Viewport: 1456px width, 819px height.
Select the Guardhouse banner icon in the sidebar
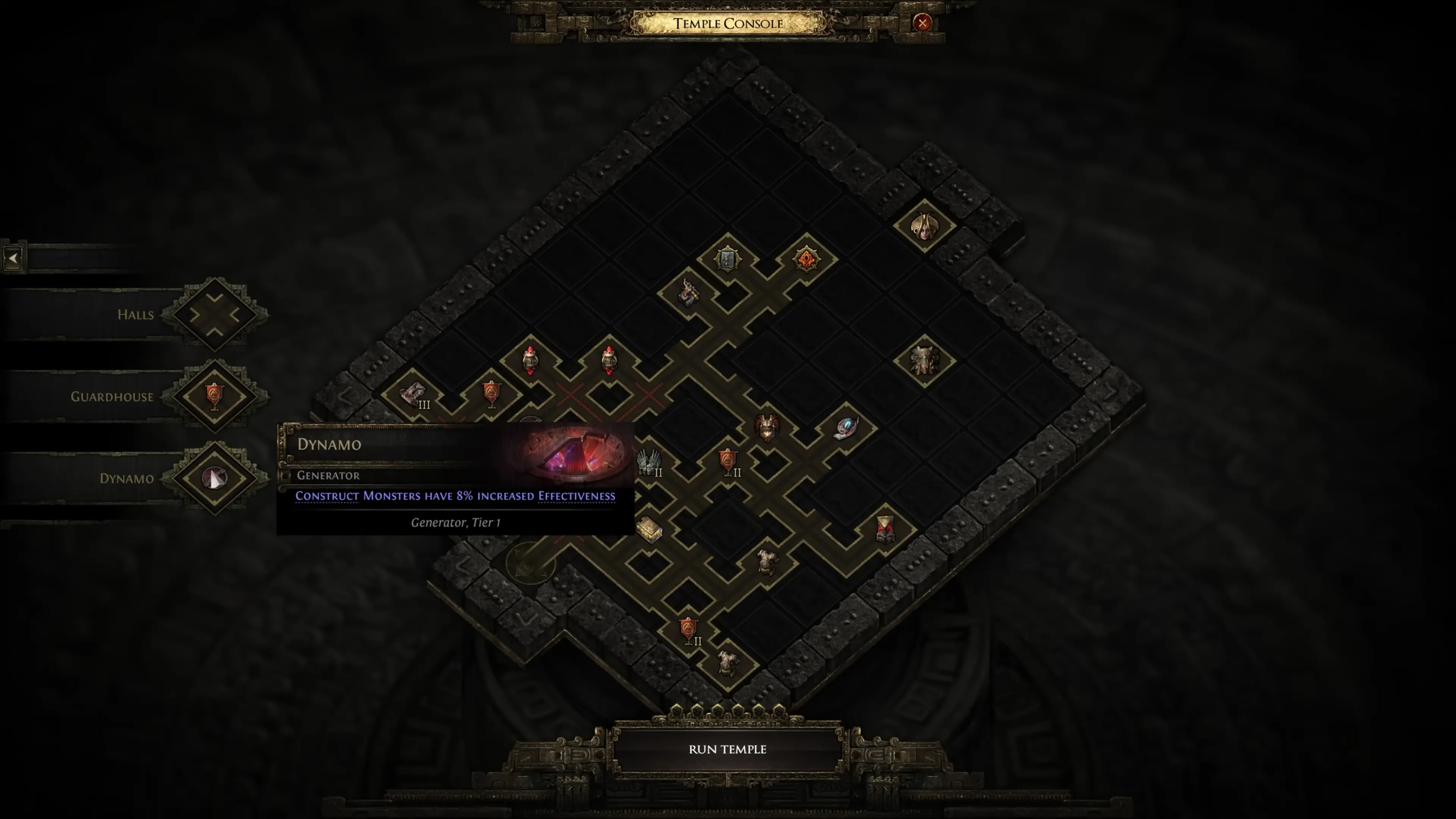215,396
